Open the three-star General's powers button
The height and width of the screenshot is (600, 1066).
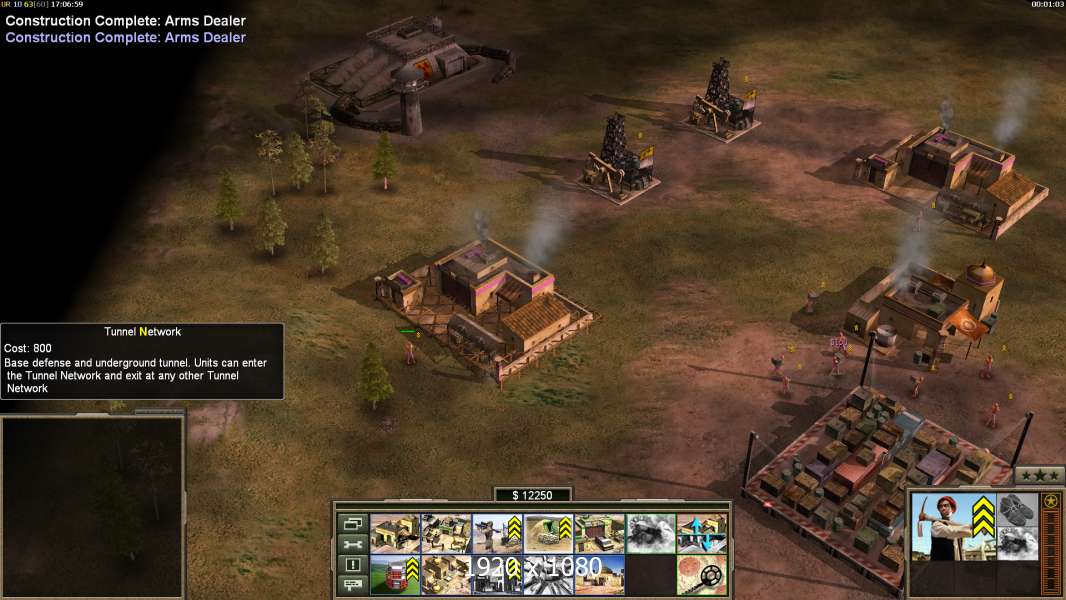pos(1039,475)
